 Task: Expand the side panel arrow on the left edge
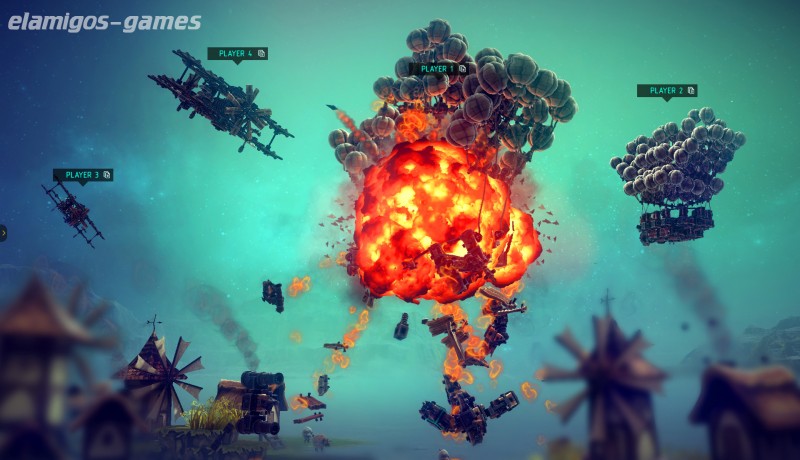[x=3, y=232]
